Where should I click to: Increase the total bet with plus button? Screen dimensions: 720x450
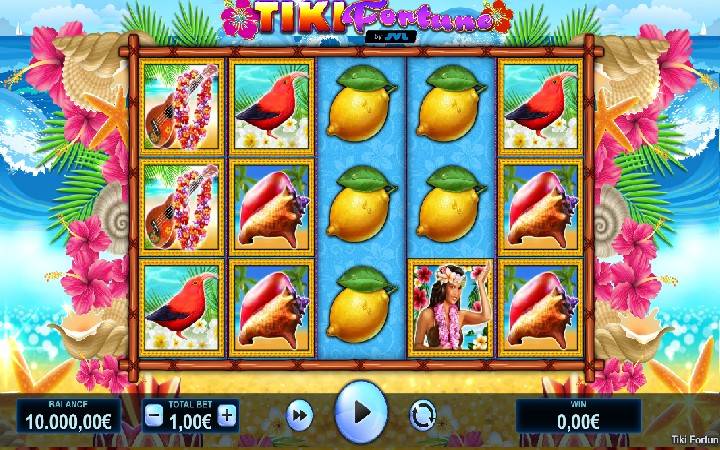click(227, 415)
